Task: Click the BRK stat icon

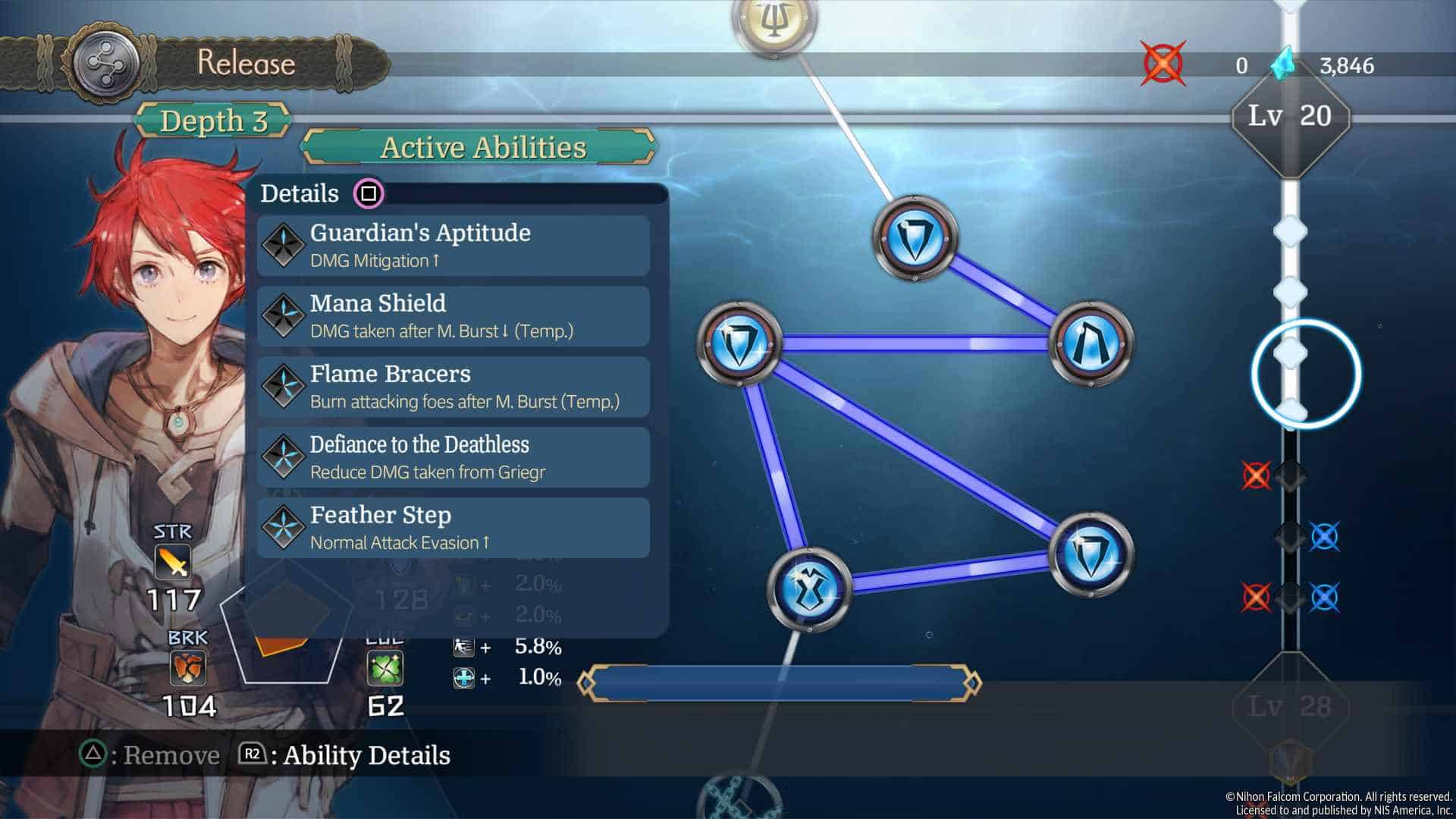Action: (187, 670)
